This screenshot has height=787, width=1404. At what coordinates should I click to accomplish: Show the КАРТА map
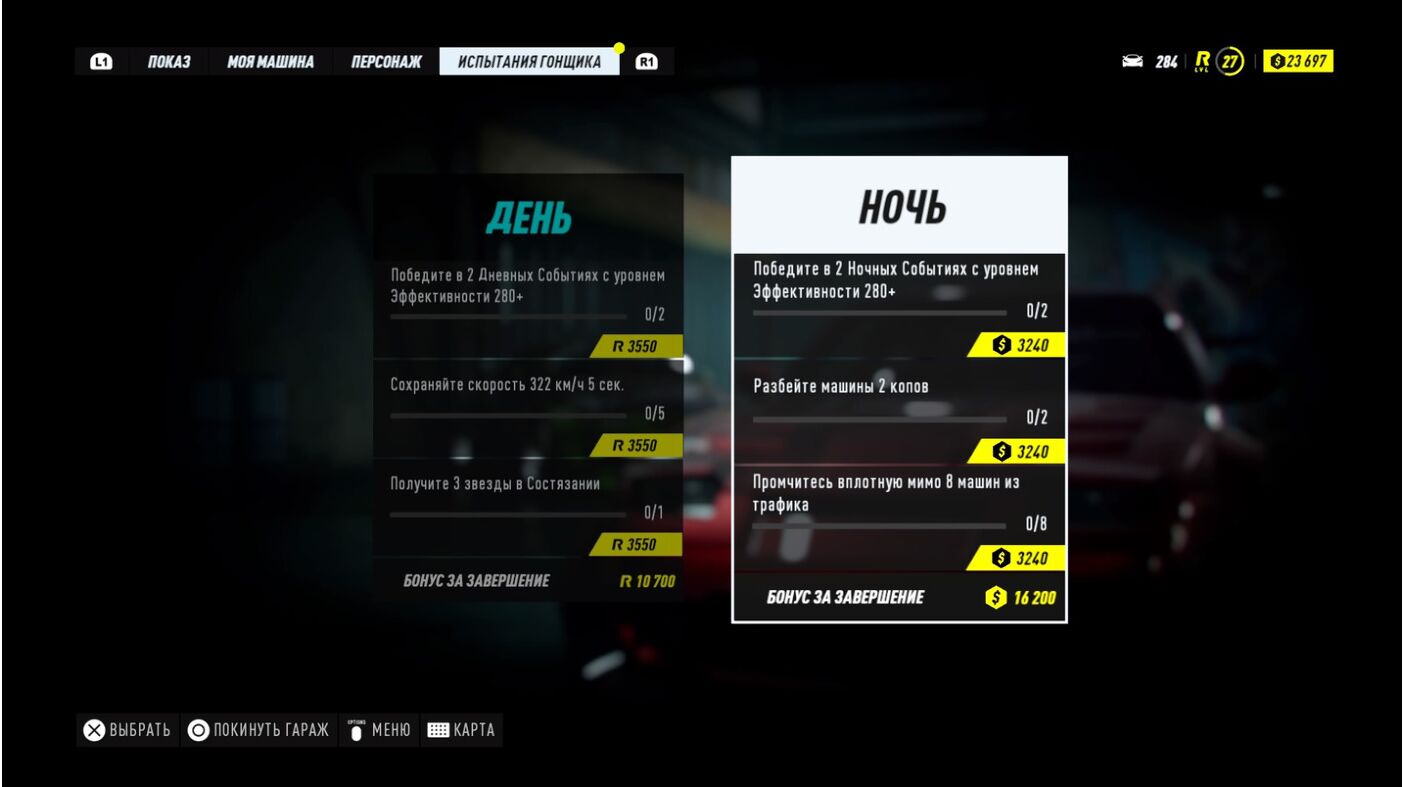tap(460, 730)
